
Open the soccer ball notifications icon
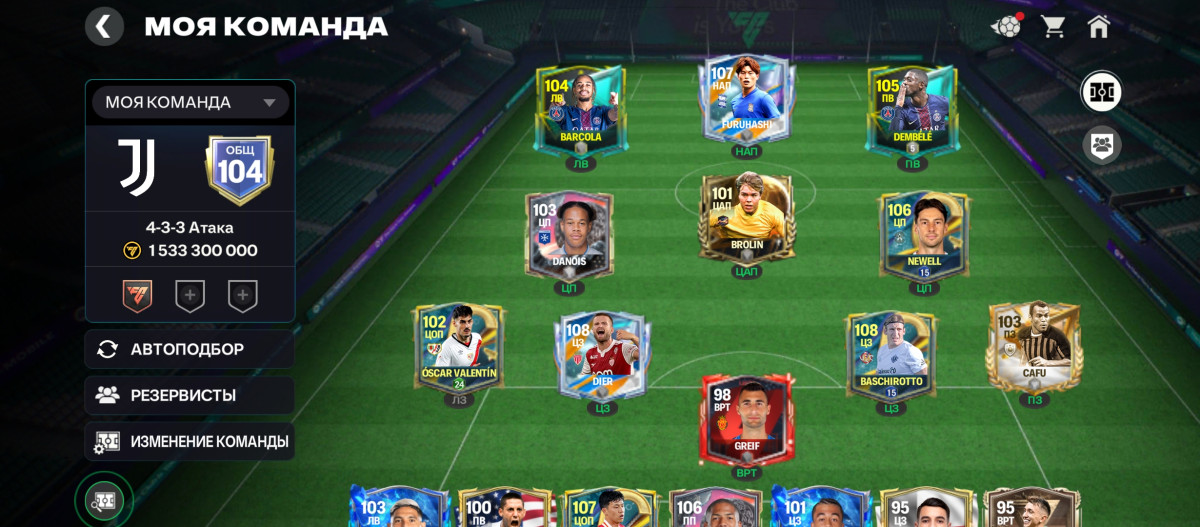point(1006,26)
